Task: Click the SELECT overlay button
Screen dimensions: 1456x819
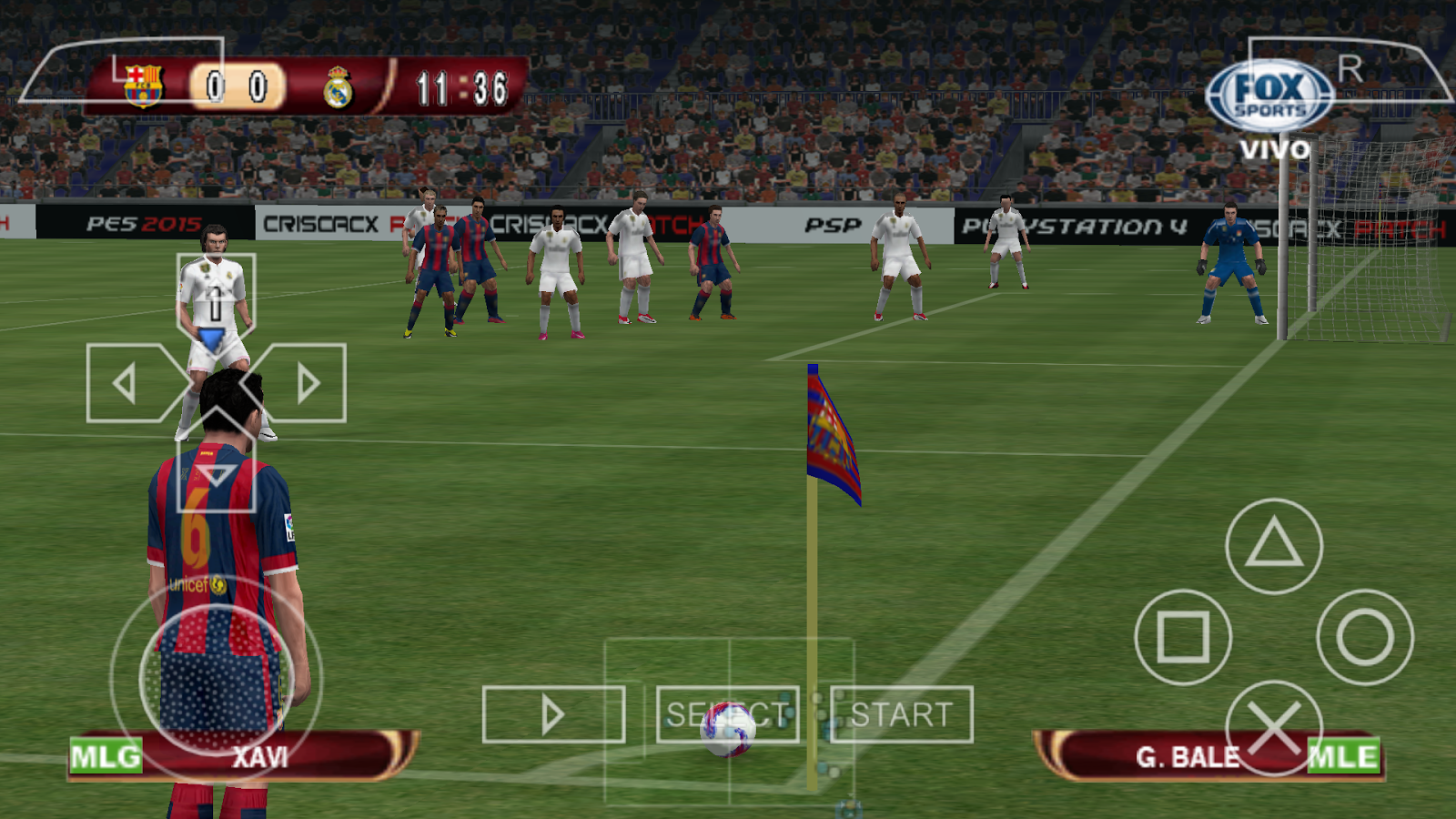Action: 727,714
